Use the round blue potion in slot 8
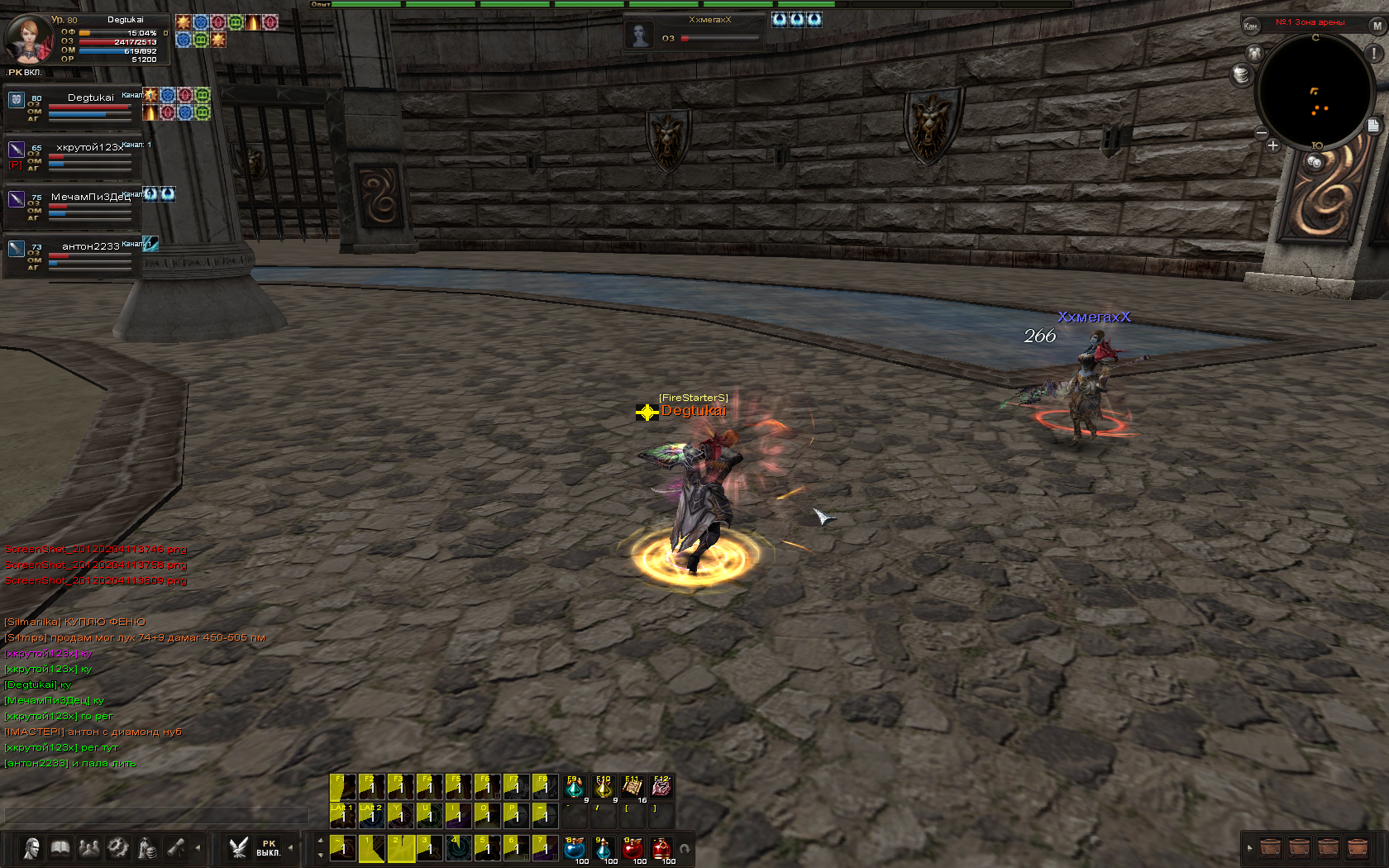This screenshot has height=868, width=1389. [575, 848]
